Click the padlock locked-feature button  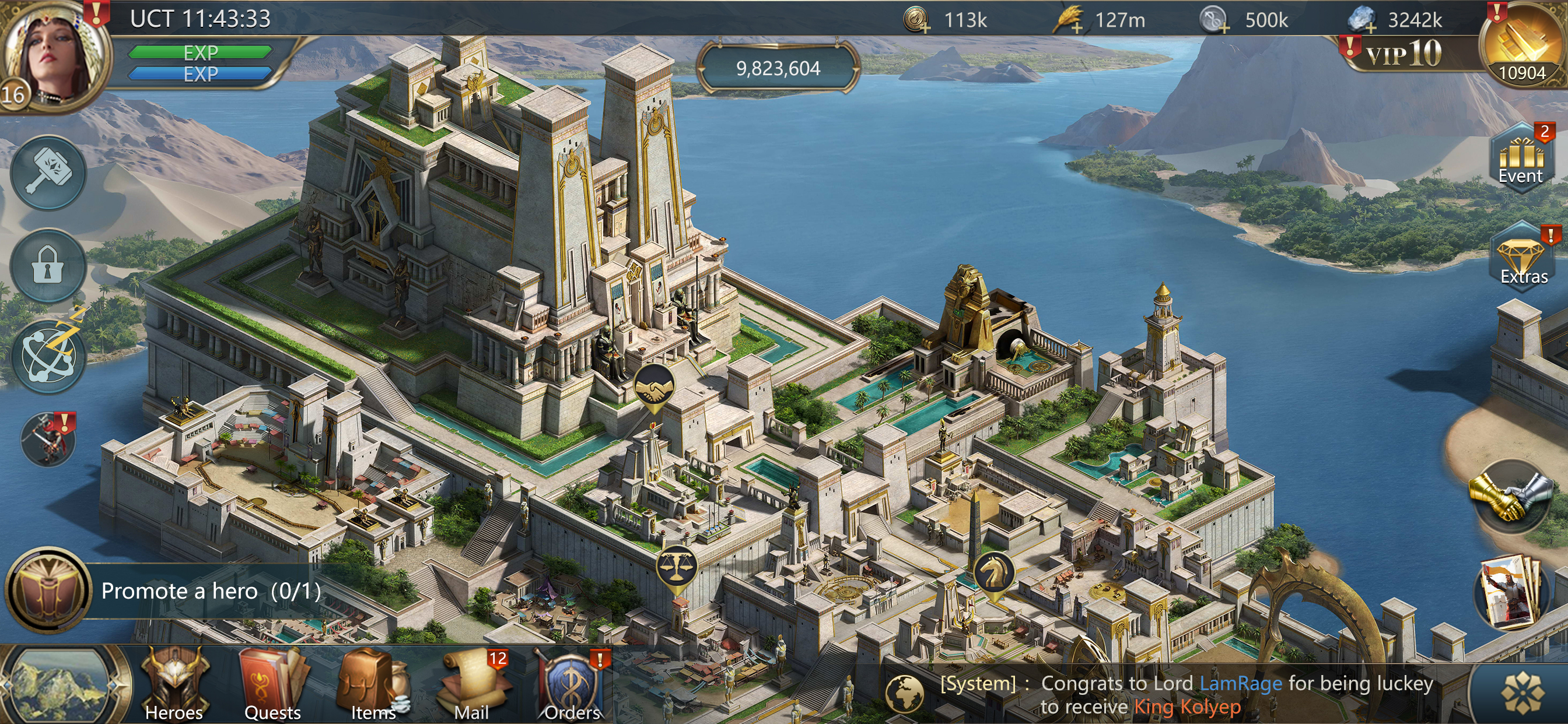(48, 266)
